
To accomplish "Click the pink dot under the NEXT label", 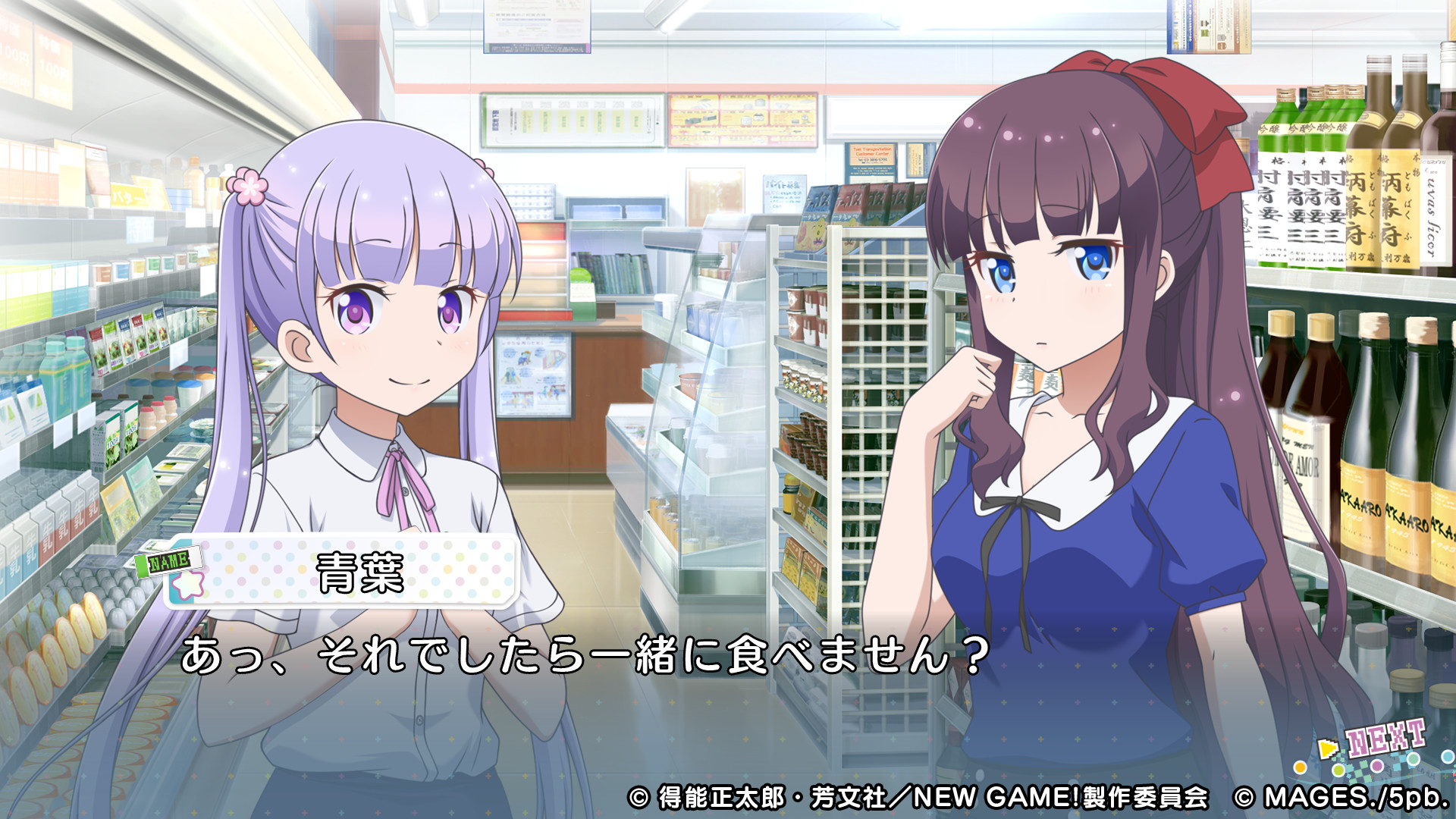I will coord(1376,767).
